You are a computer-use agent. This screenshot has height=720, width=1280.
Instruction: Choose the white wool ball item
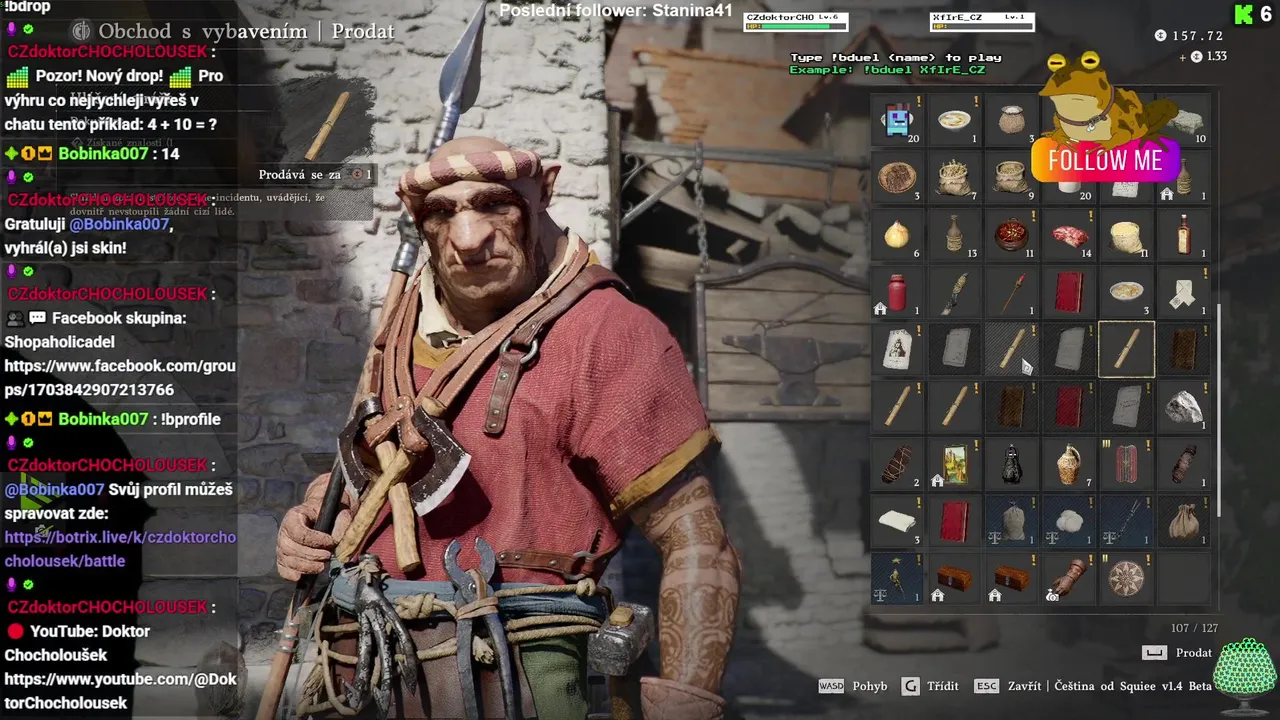point(1069,521)
